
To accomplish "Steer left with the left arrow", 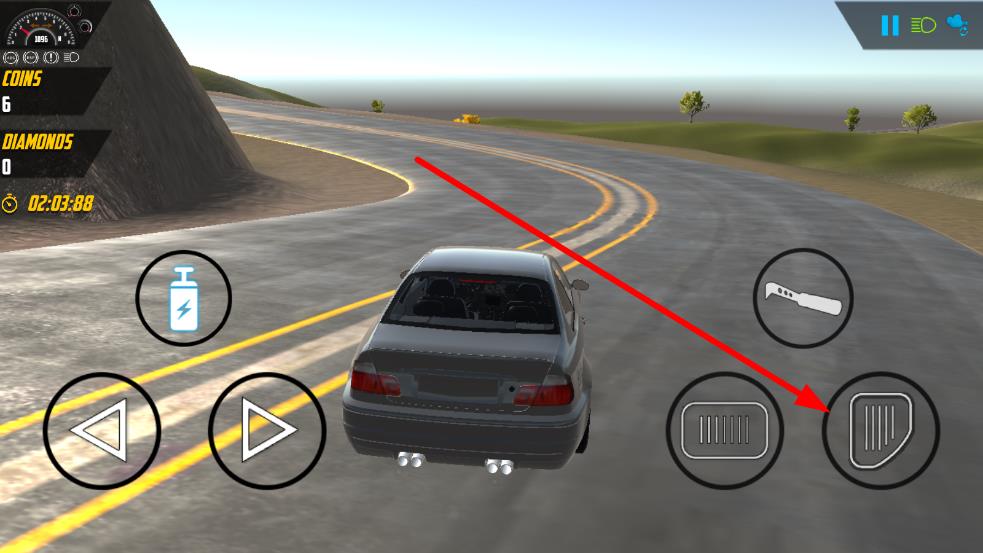I will coord(101,431).
